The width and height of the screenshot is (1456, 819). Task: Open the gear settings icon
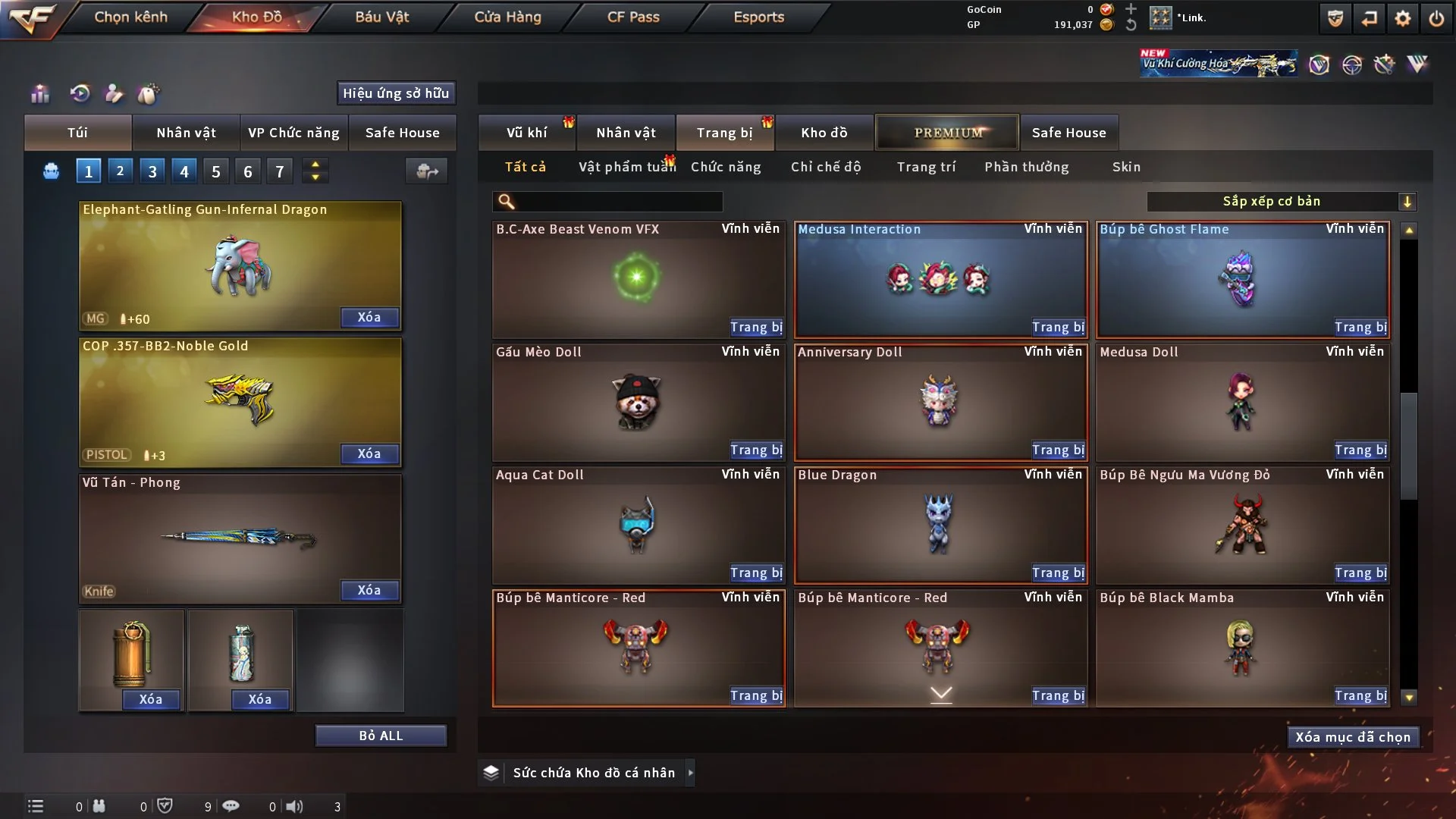1403,18
